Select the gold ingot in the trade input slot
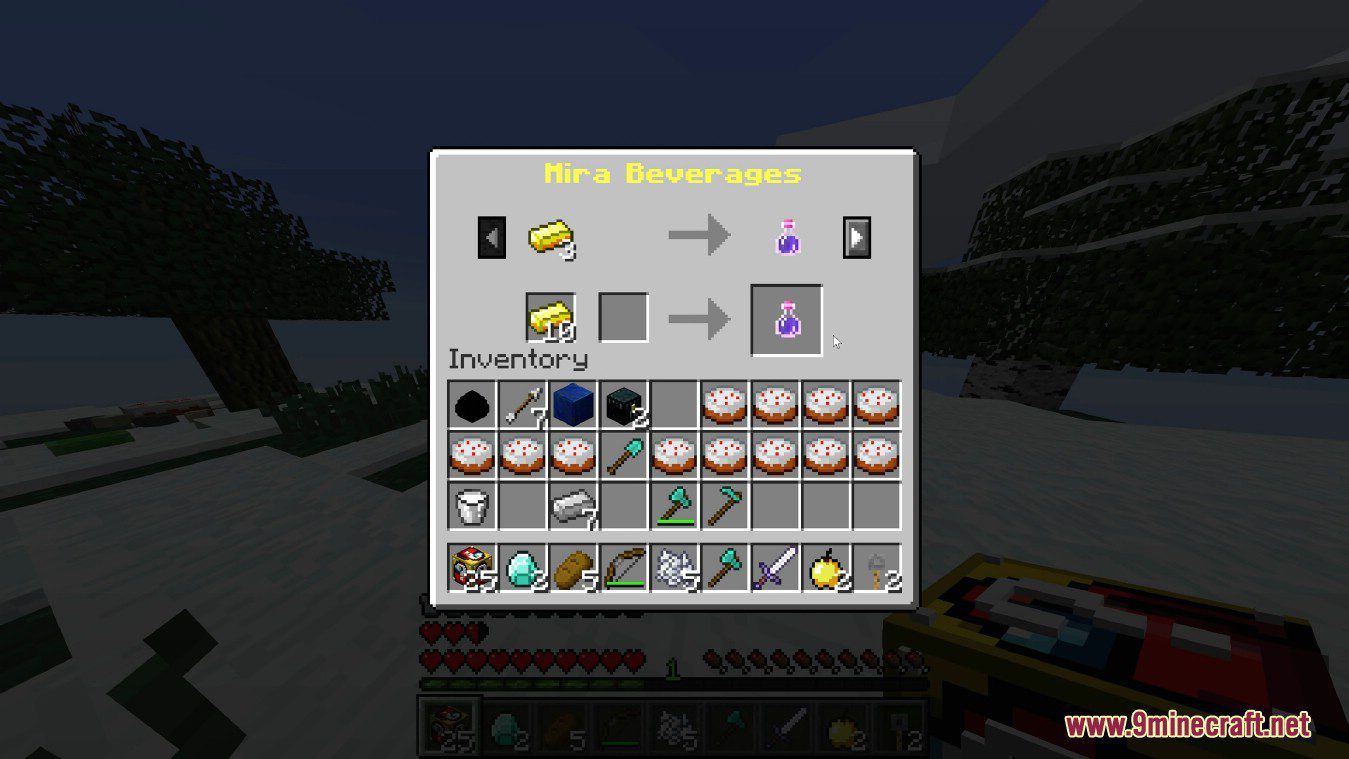This screenshot has width=1349, height=759. click(550, 316)
